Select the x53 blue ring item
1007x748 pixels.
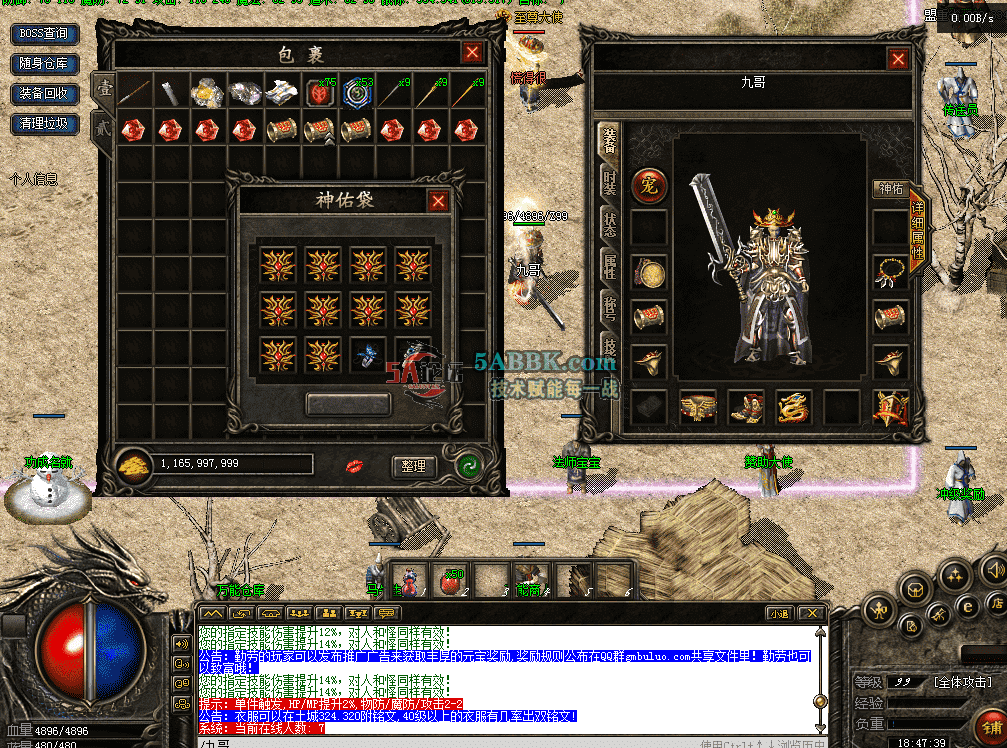tap(357, 93)
